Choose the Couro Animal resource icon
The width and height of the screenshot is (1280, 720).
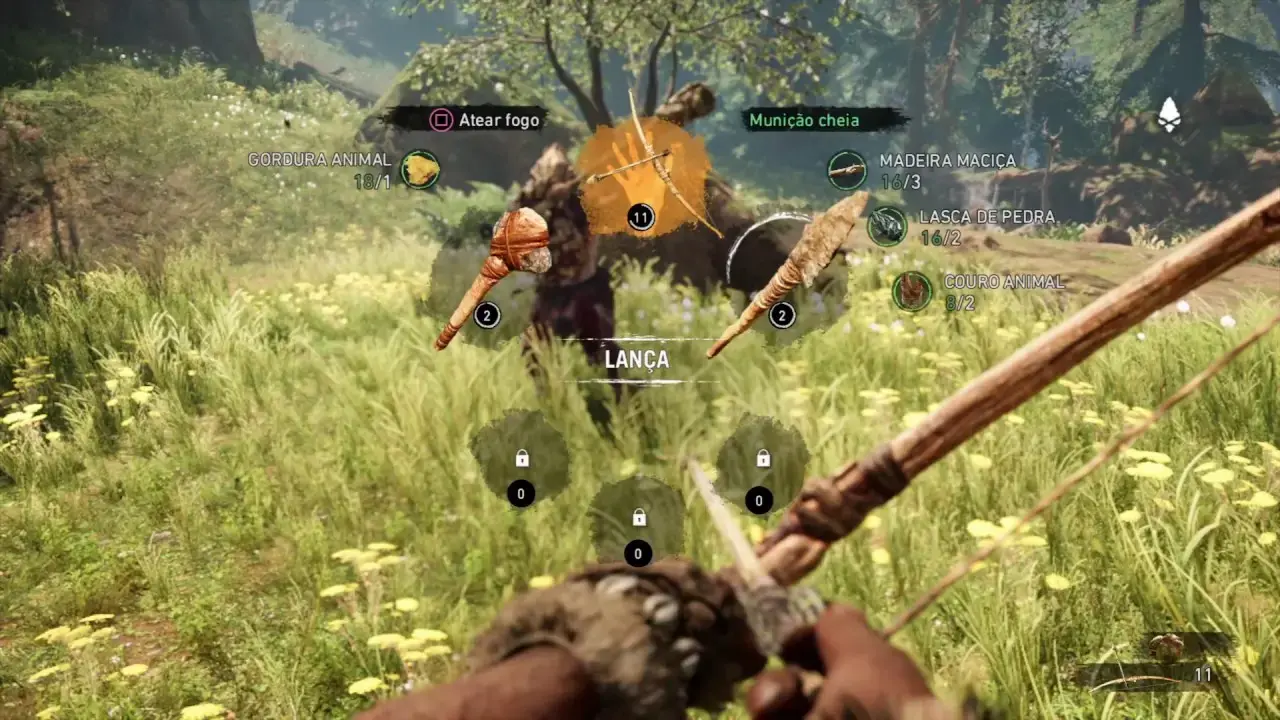[x=911, y=291]
